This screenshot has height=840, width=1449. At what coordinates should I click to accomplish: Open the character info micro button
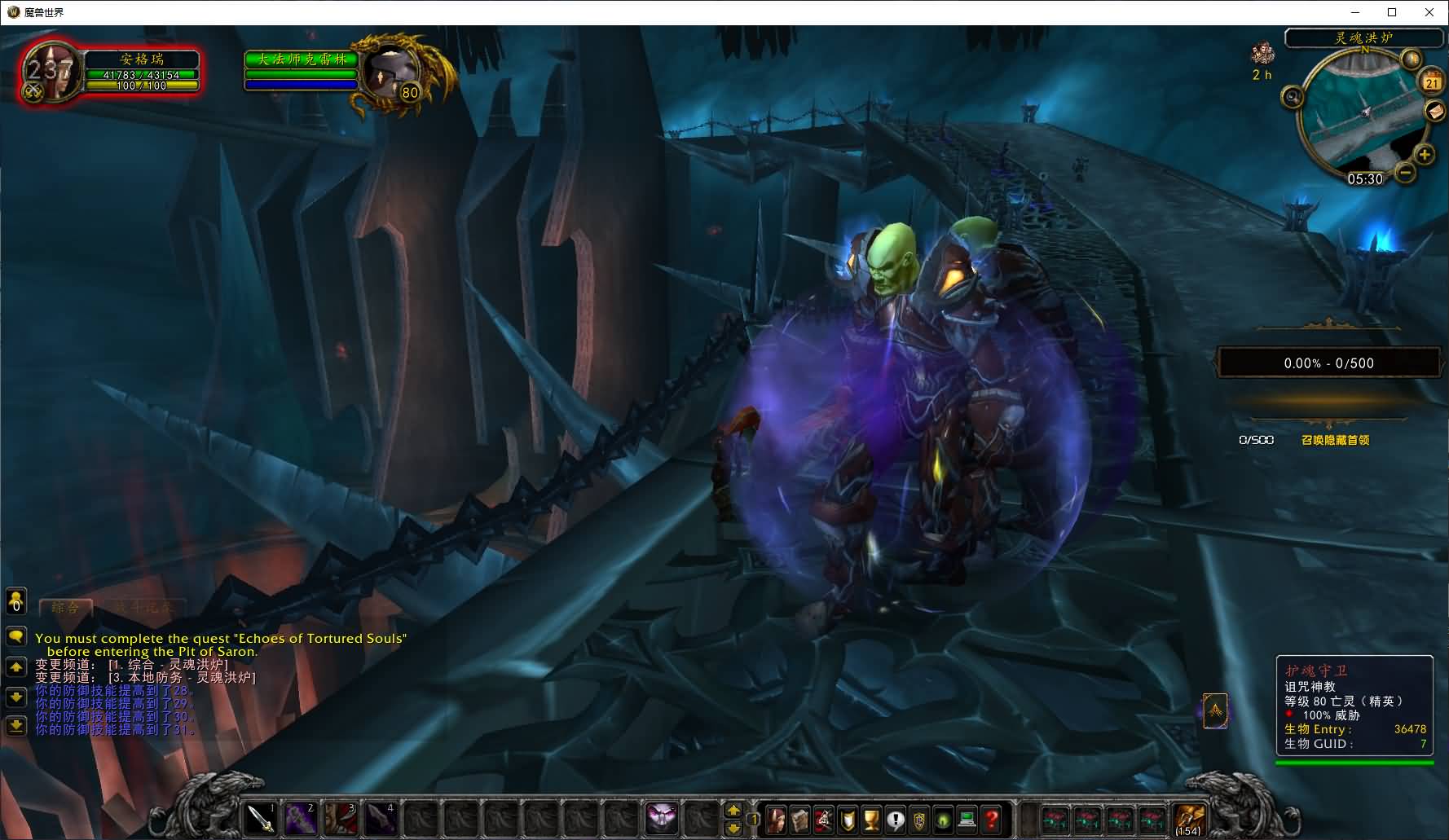[x=776, y=819]
